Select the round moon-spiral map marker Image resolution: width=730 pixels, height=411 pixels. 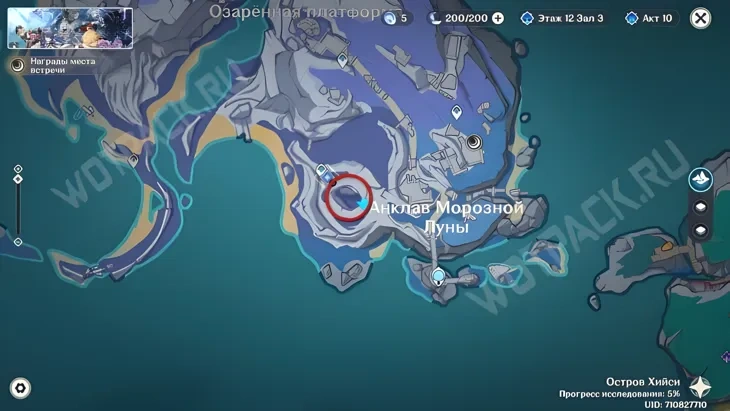(474, 143)
